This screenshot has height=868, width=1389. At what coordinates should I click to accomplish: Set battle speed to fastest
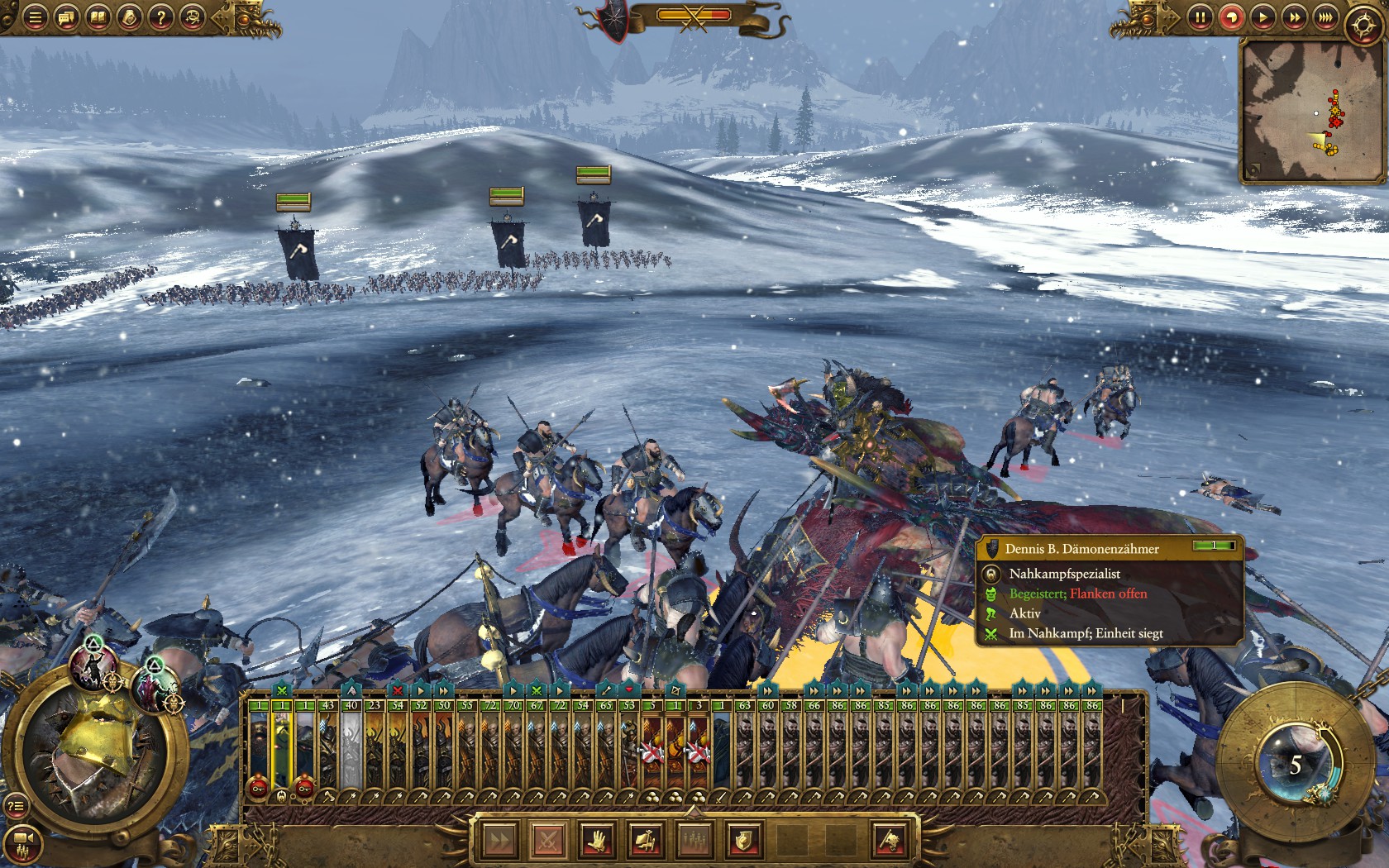(1325, 17)
